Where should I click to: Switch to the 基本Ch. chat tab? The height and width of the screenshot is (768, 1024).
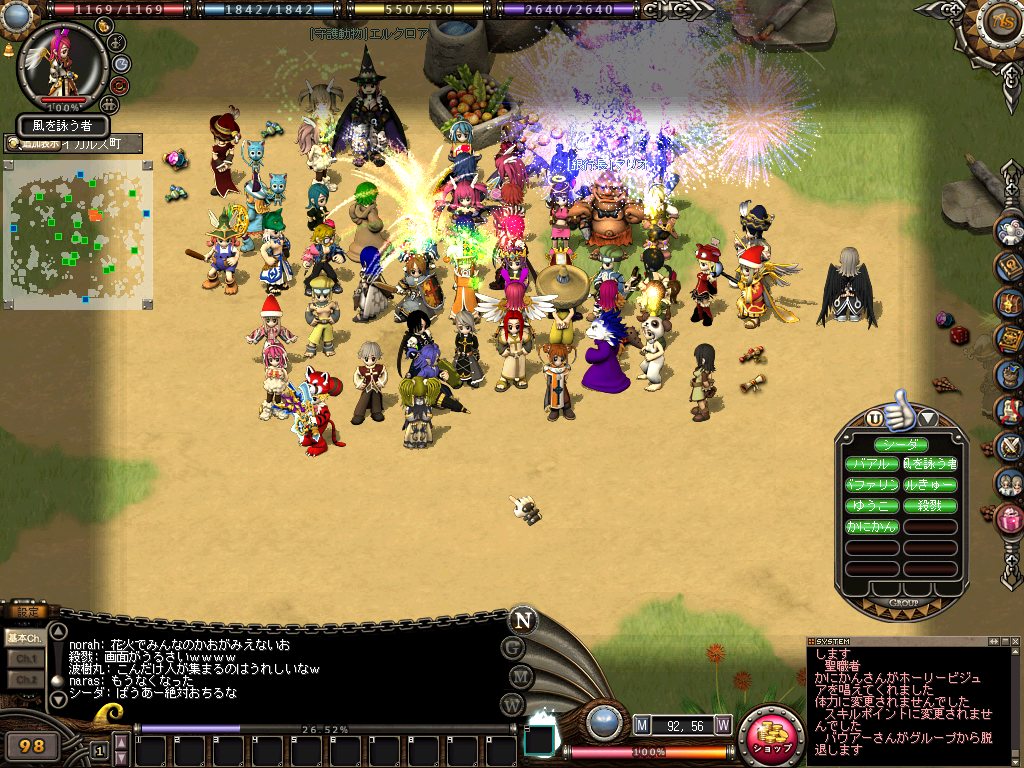point(23,637)
